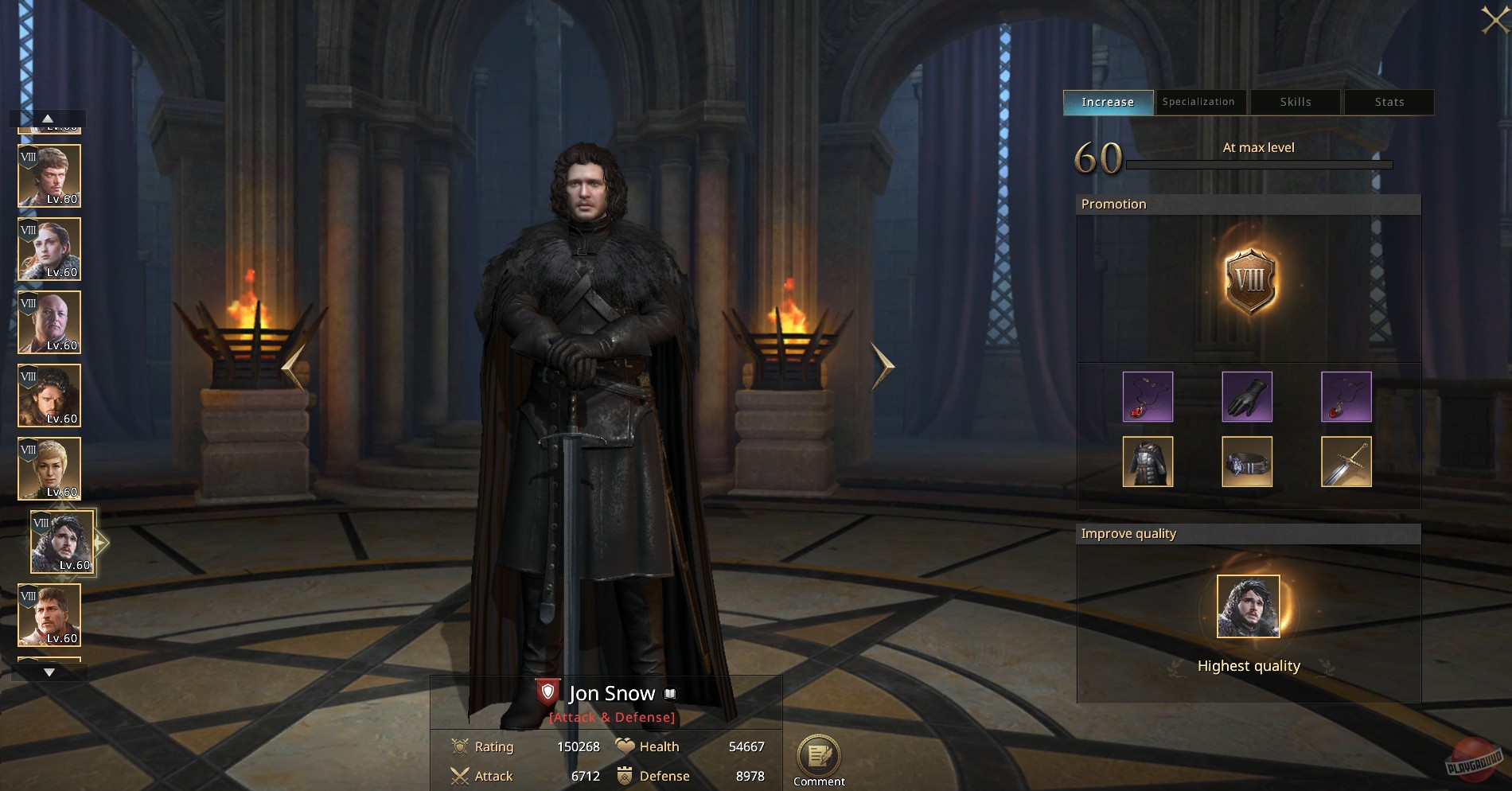The width and height of the screenshot is (1512, 791).
Task: Select the belt promotion item
Action: tap(1247, 462)
